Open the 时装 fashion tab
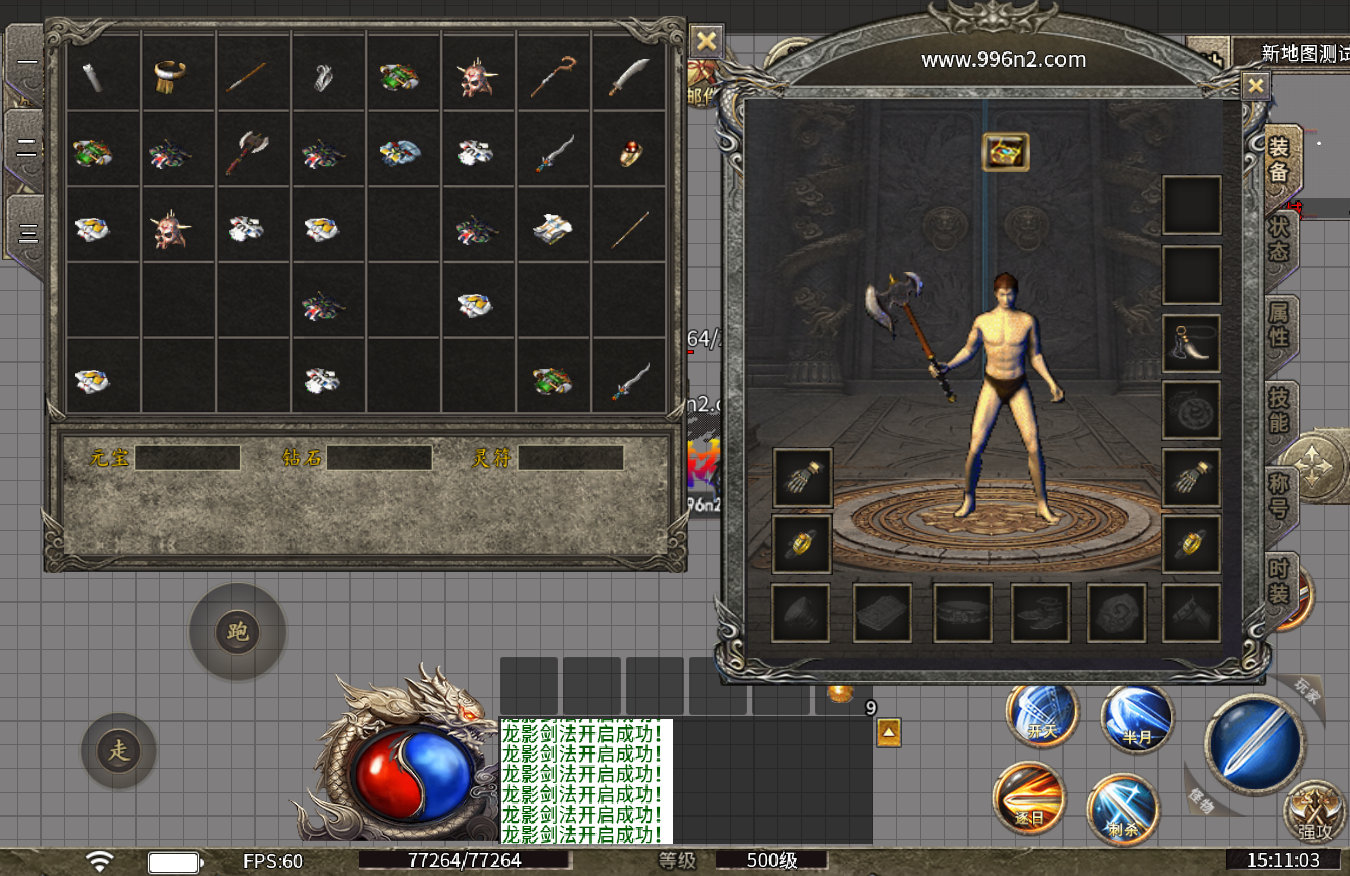 pyautogui.click(x=1279, y=578)
